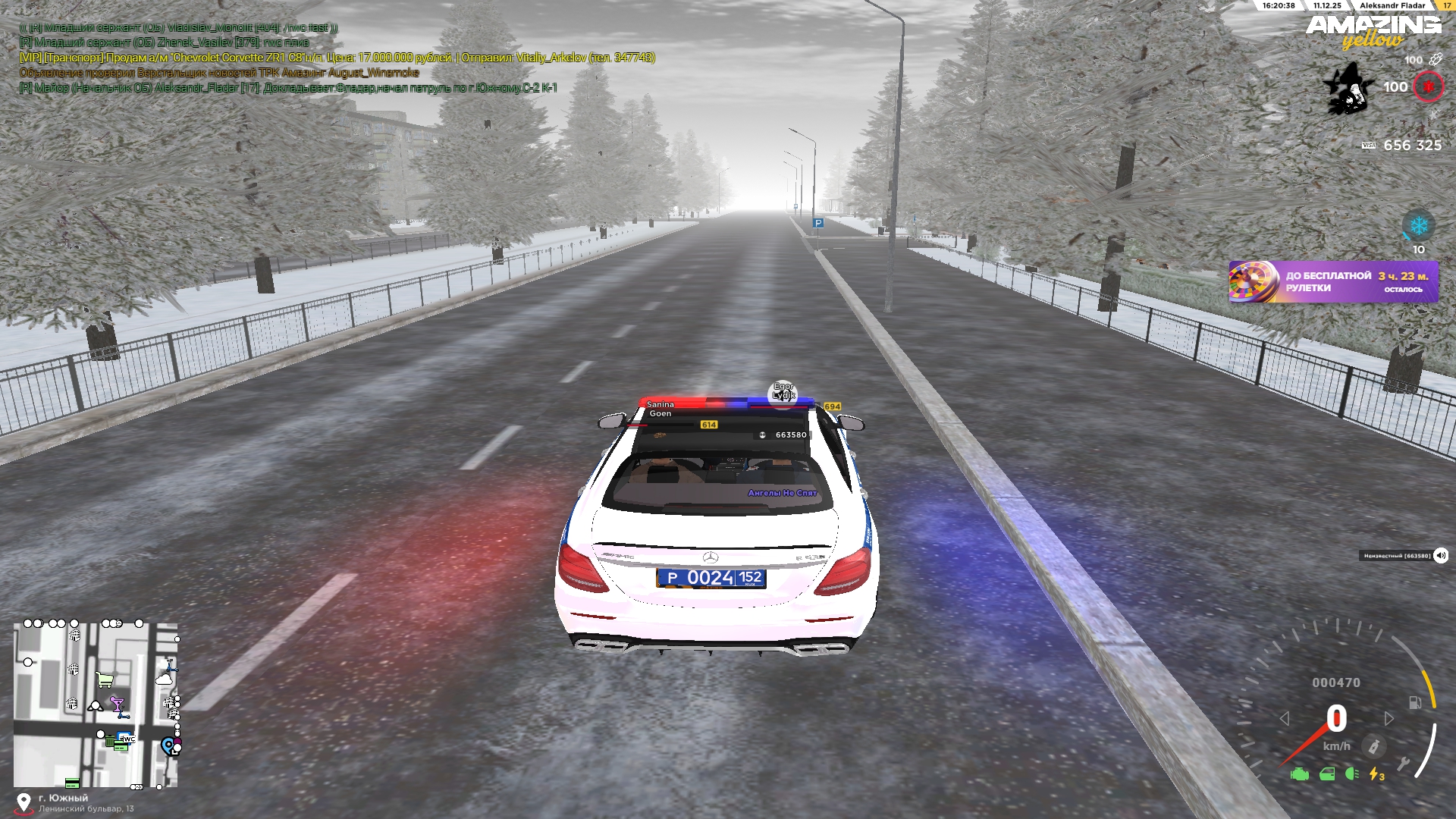
Task: Click the г. Южный location pin icon
Action: coord(24,802)
